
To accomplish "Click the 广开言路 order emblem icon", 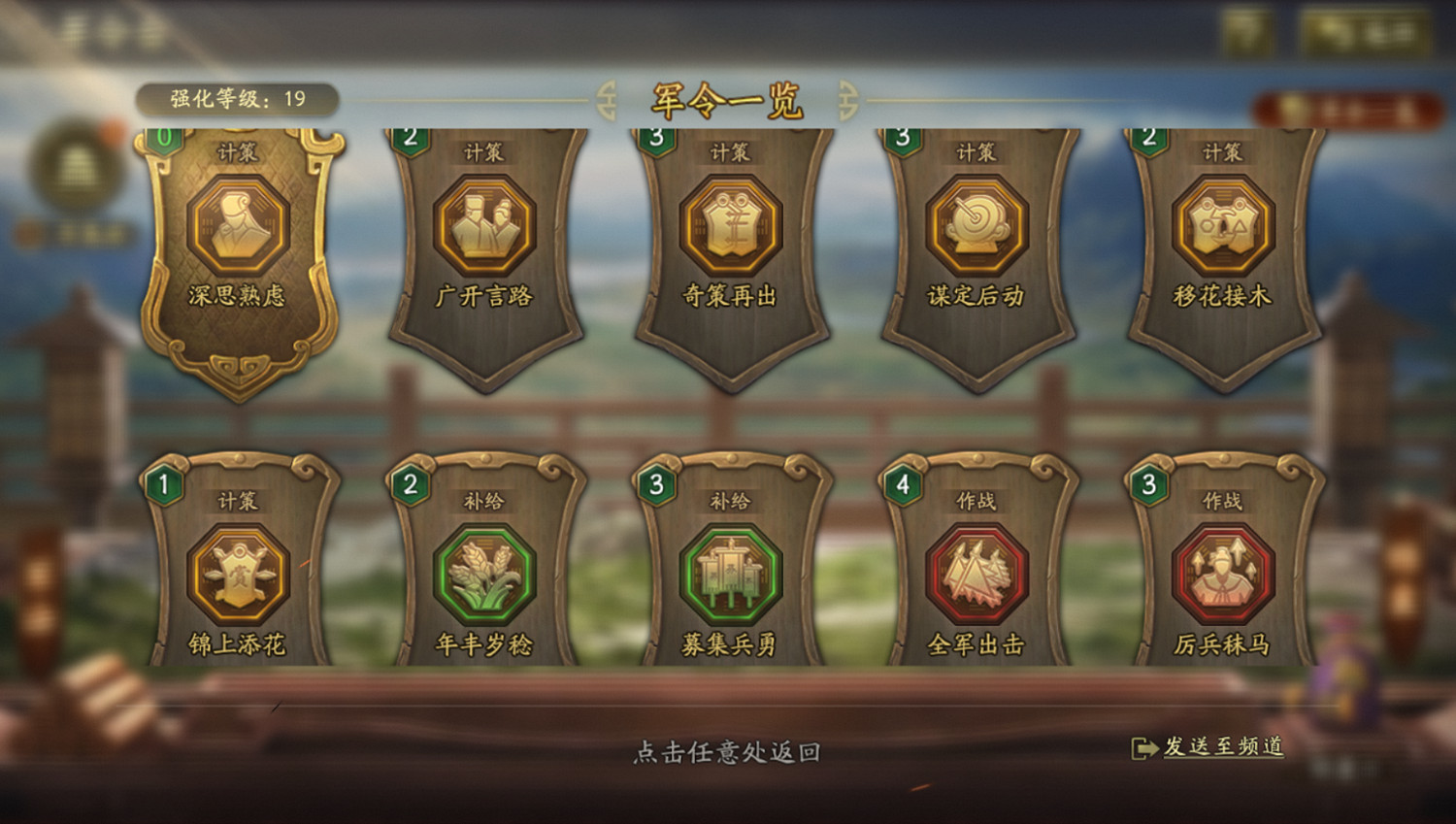I will 485,226.
